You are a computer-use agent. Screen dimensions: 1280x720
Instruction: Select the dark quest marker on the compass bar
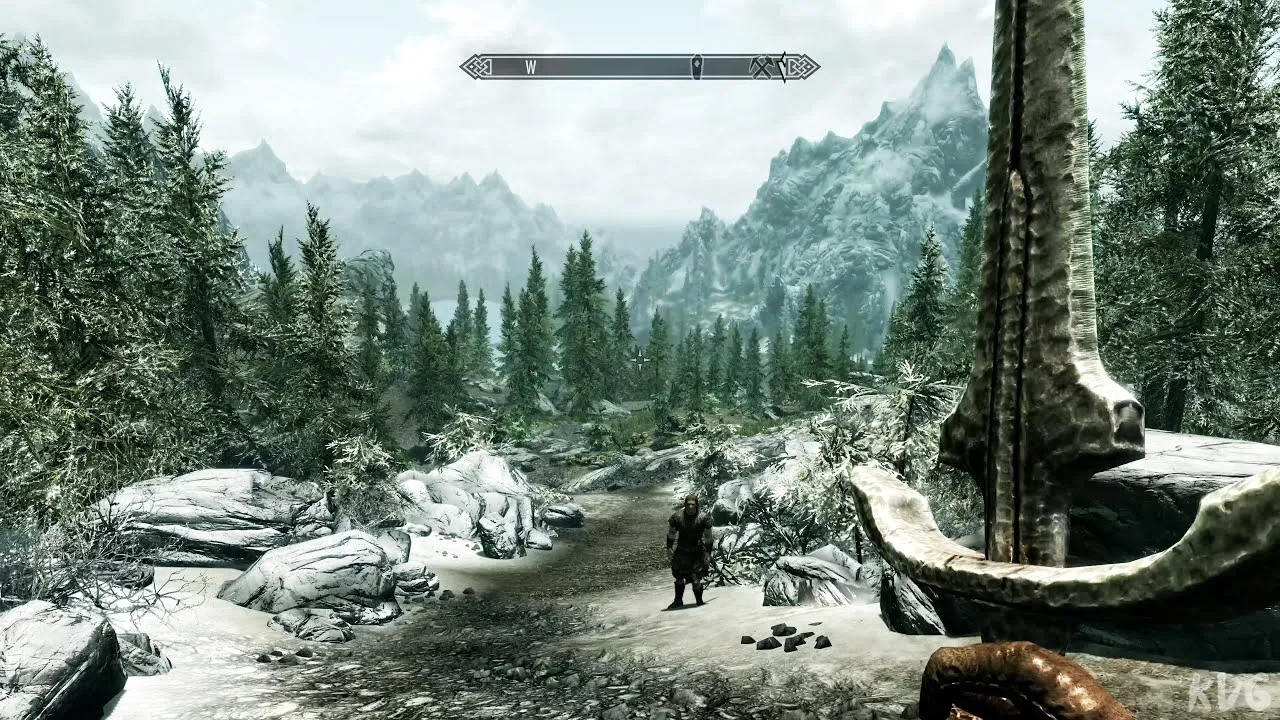click(x=696, y=65)
